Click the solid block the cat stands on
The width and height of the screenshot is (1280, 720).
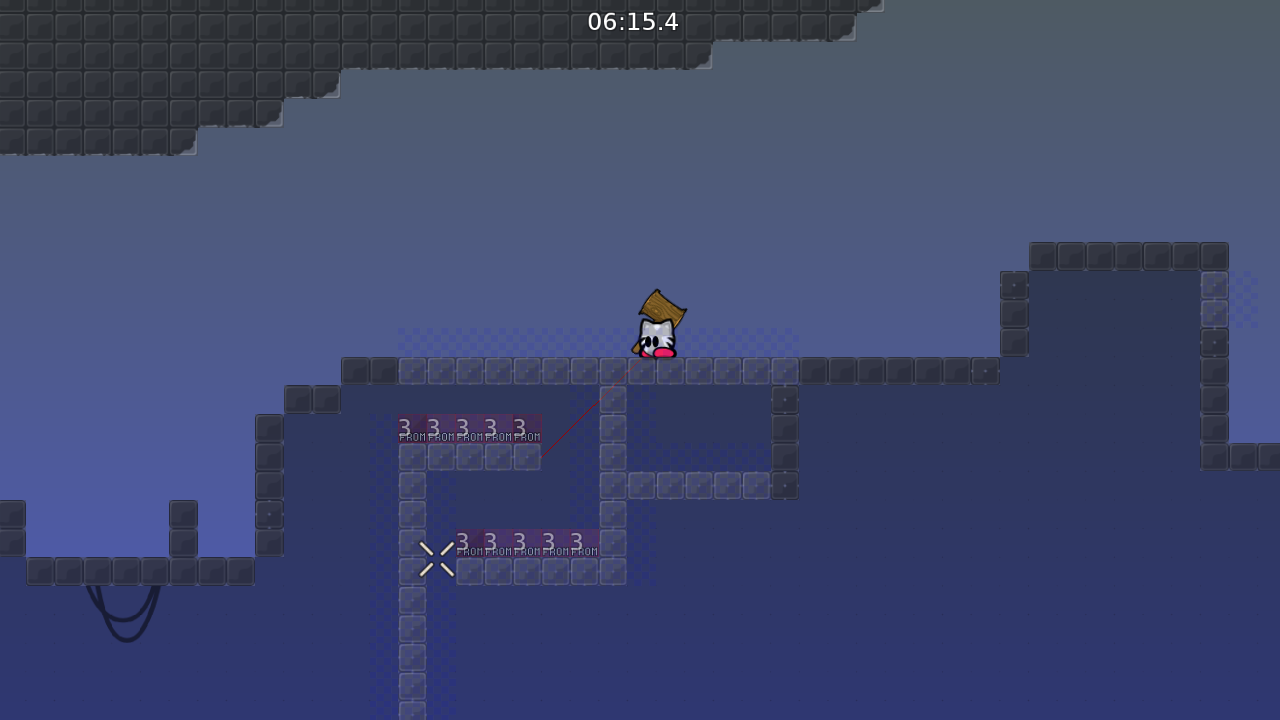(x=655, y=370)
